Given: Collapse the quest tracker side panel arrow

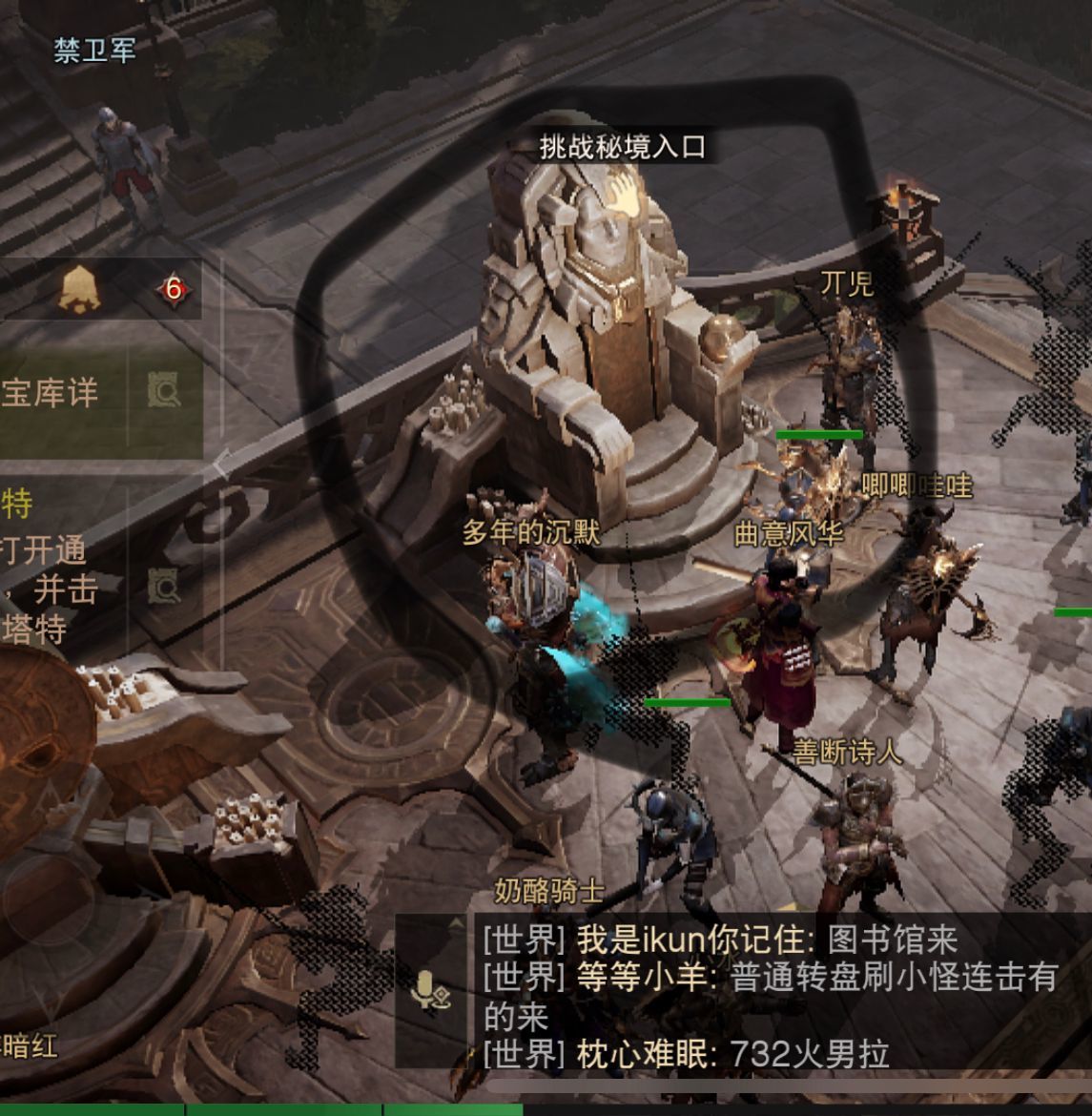Looking at the screenshot, I should pyautogui.click(x=220, y=467).
